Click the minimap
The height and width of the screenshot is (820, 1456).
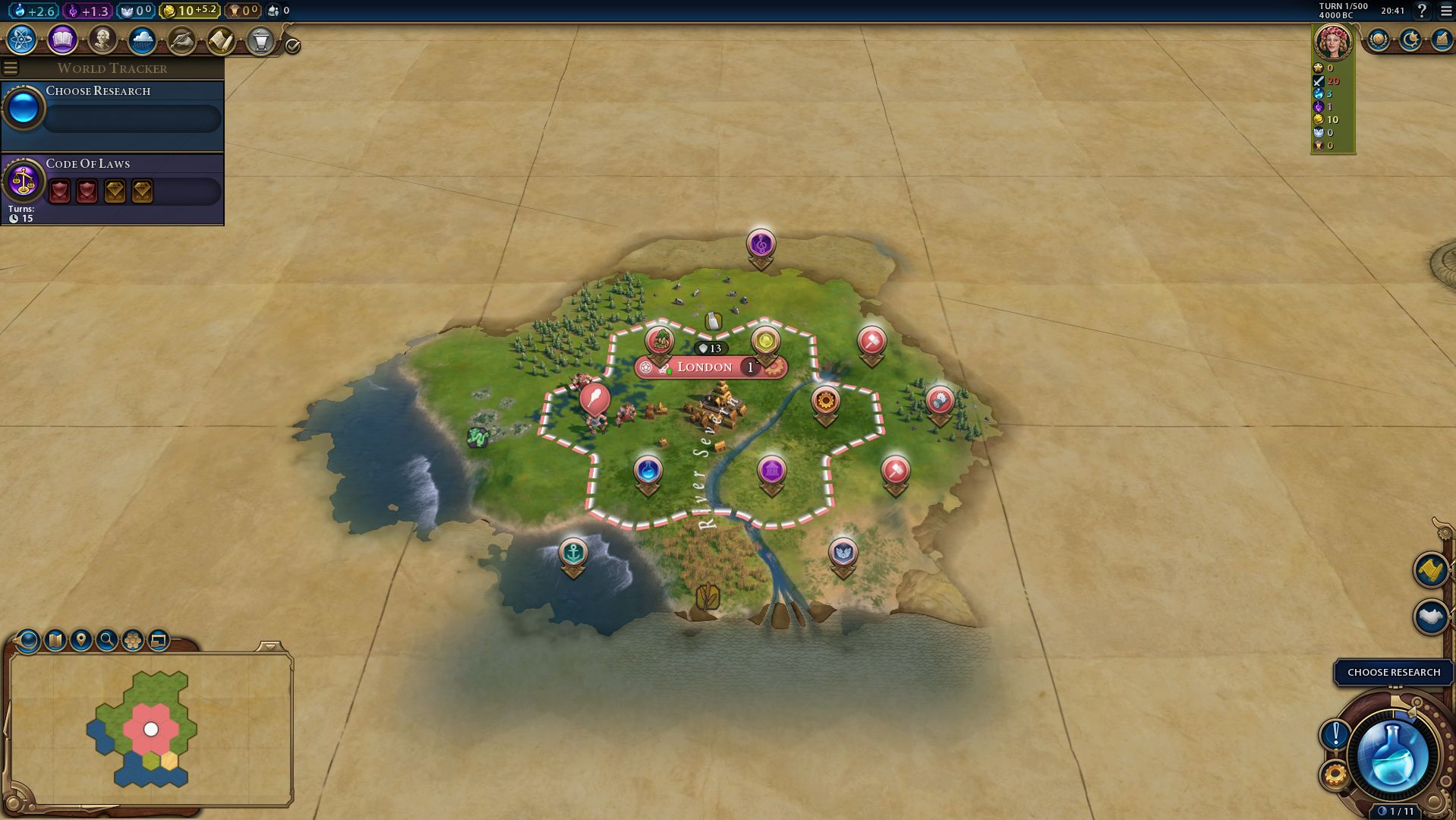pos(150,729)
